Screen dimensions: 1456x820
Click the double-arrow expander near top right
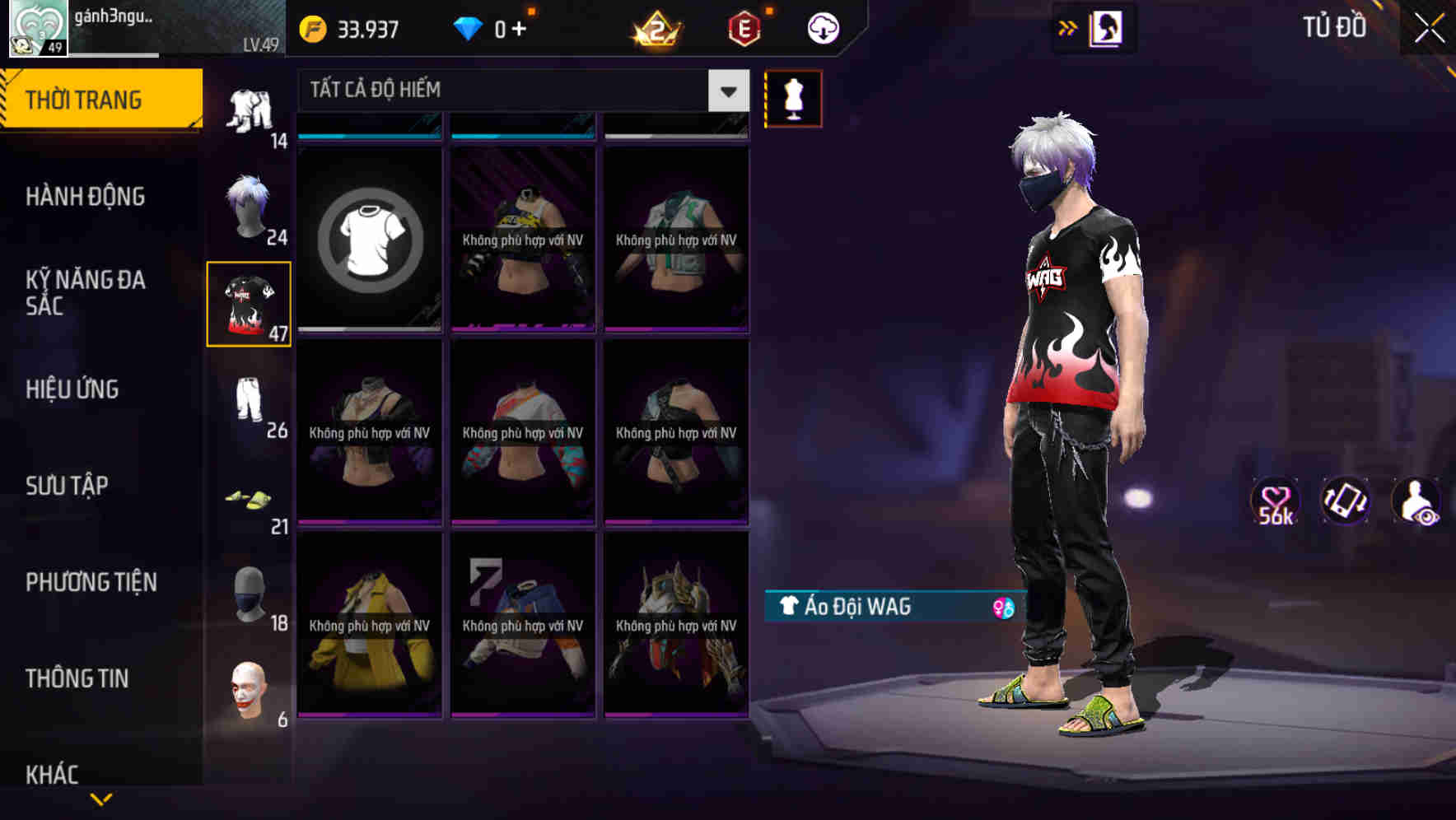[x=1068, y=27]
